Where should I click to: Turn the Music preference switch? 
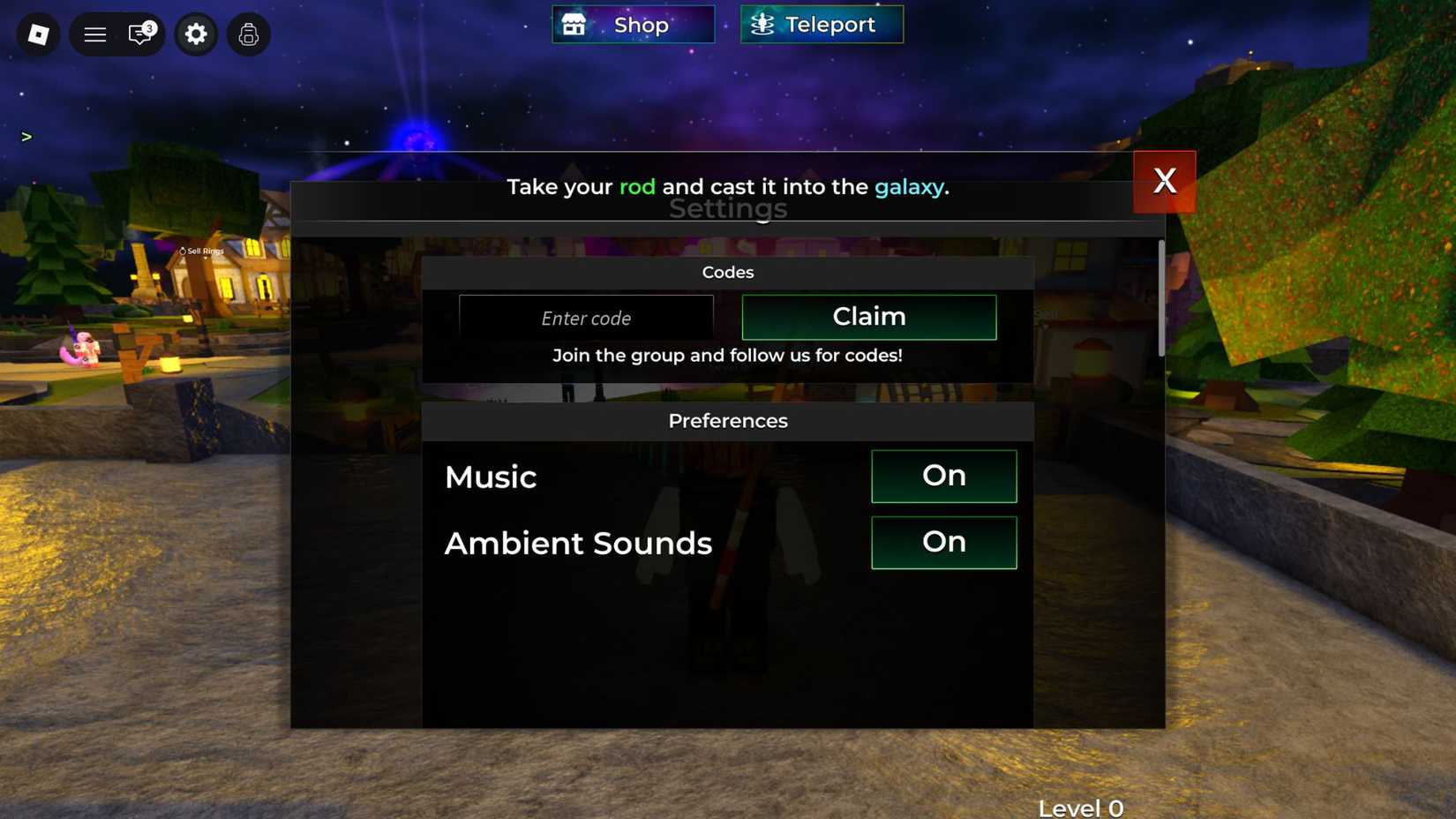click(943, 476)
